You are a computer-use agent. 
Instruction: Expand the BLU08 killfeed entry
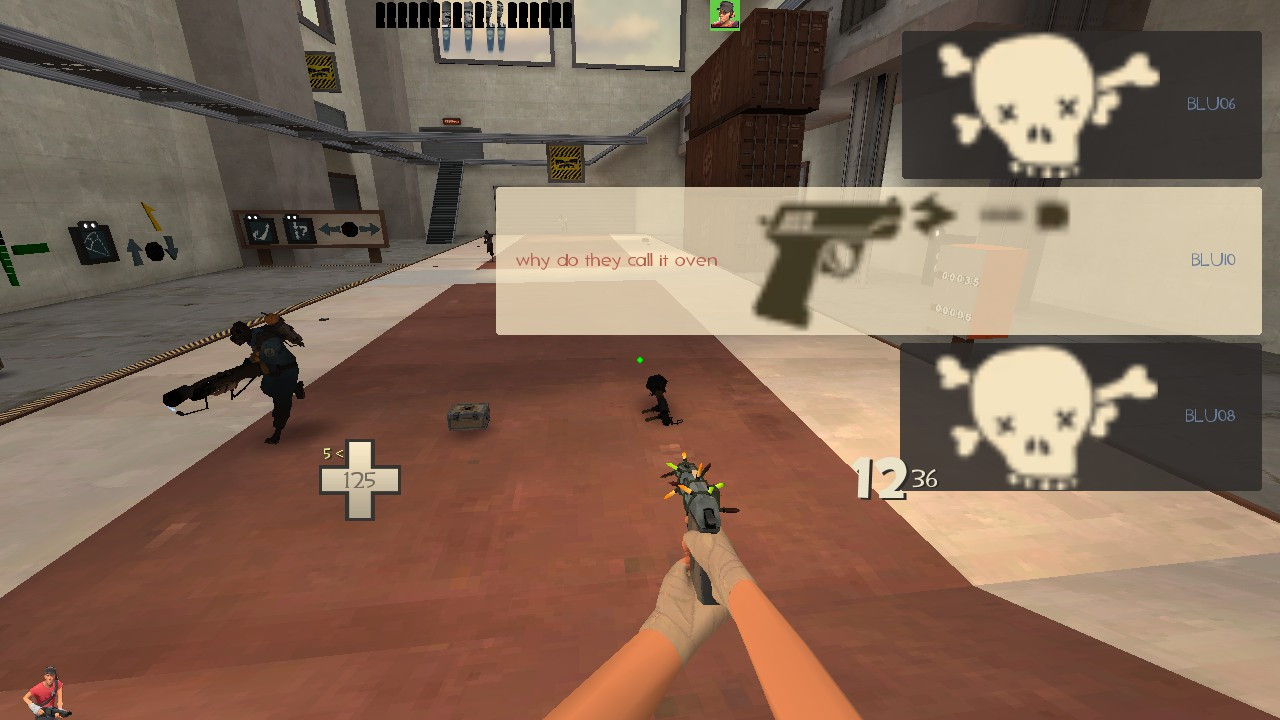tap(1080, 415)
